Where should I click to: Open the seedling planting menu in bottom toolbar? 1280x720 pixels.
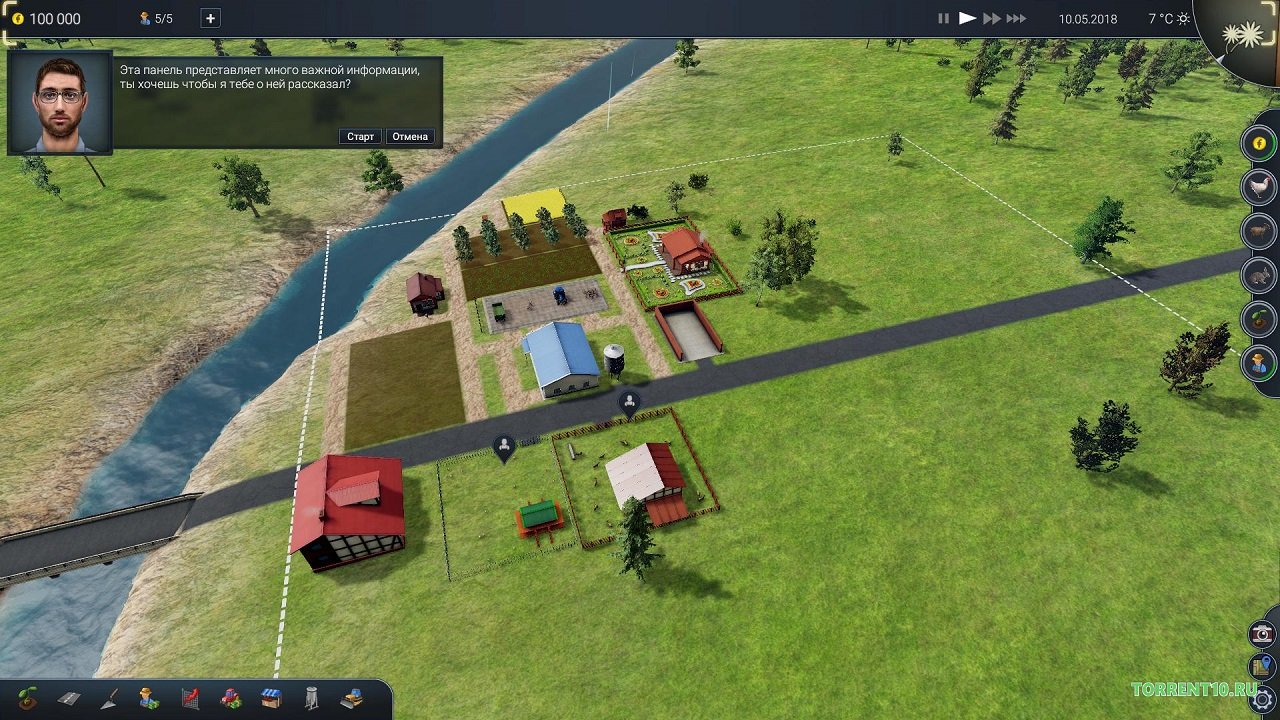pos(28,698)
